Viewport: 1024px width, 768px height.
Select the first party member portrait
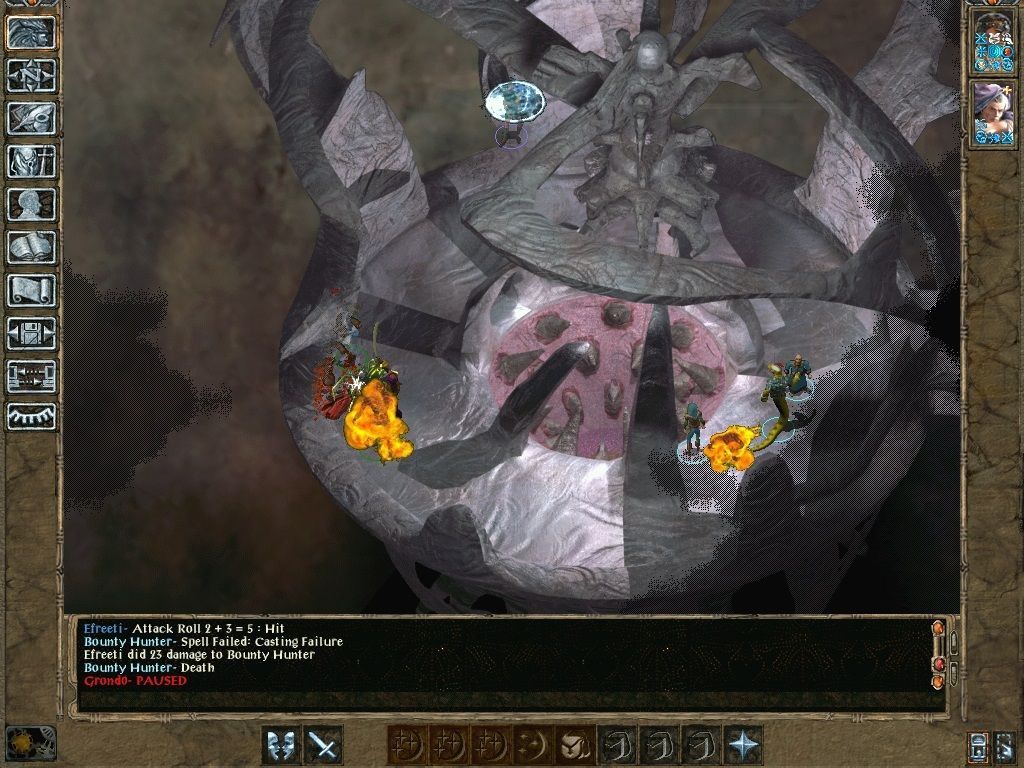click(x=993, y=42)
